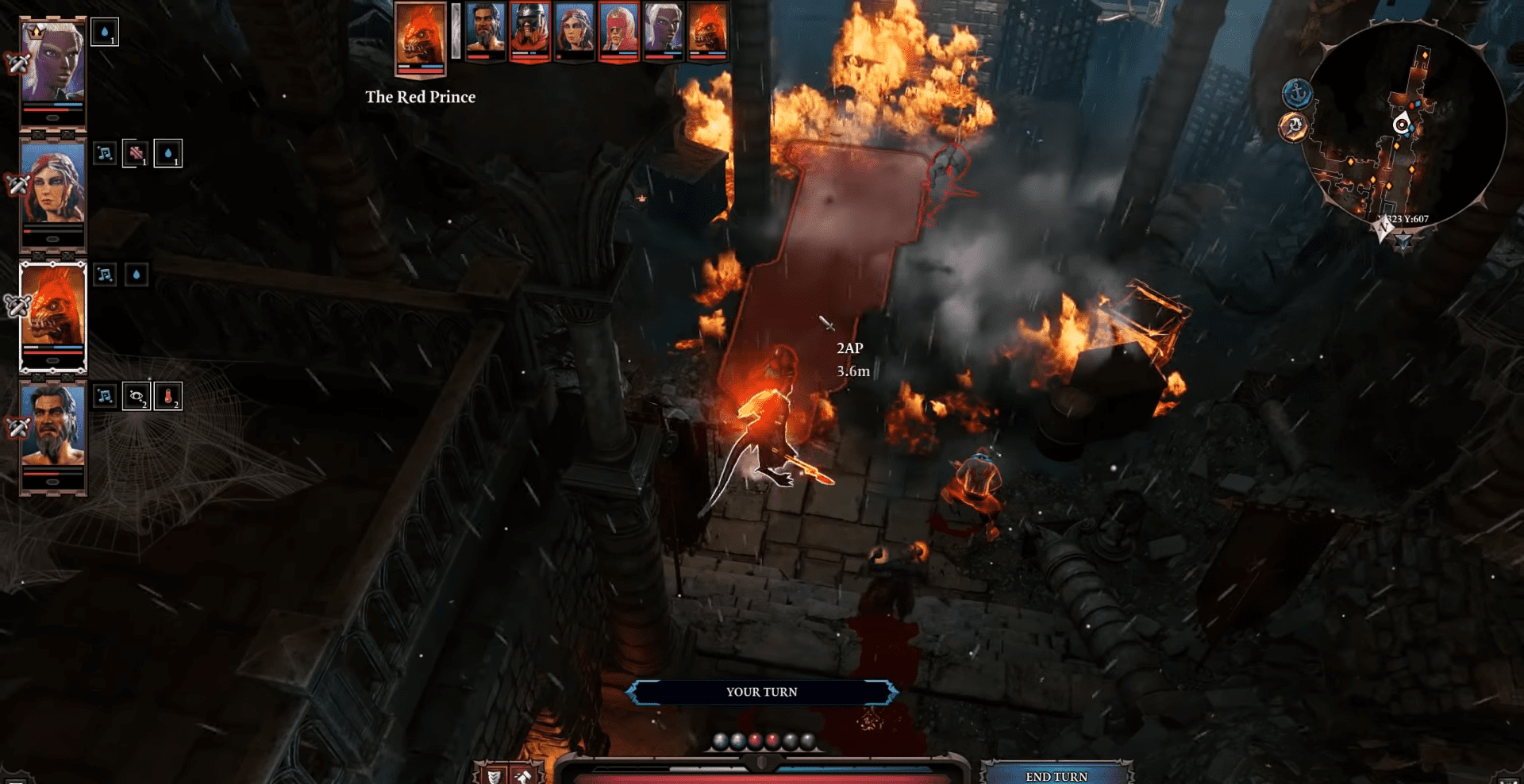Click the torch icon beside the minimap
The width and height of the screenshot is (1524, 784).
(1295, 125)
